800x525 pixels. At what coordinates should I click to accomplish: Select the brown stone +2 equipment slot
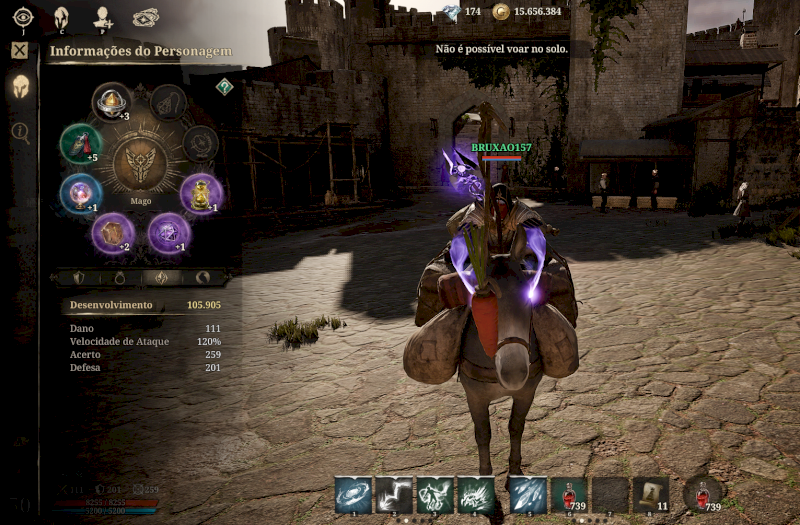click(x=112, y=233)
